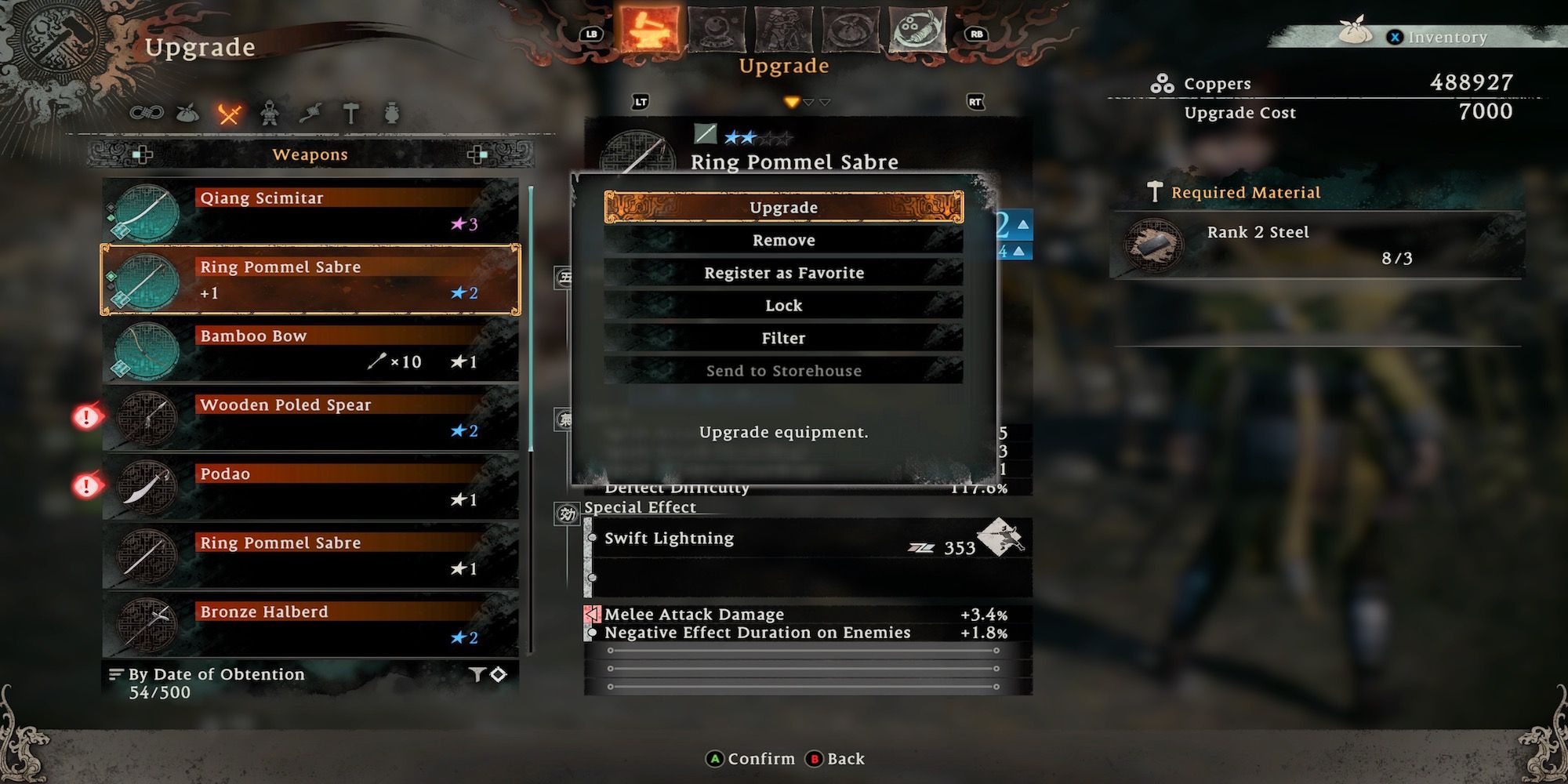
Task: Choose Filter in the context menu
Action: [x=782, y=338]
